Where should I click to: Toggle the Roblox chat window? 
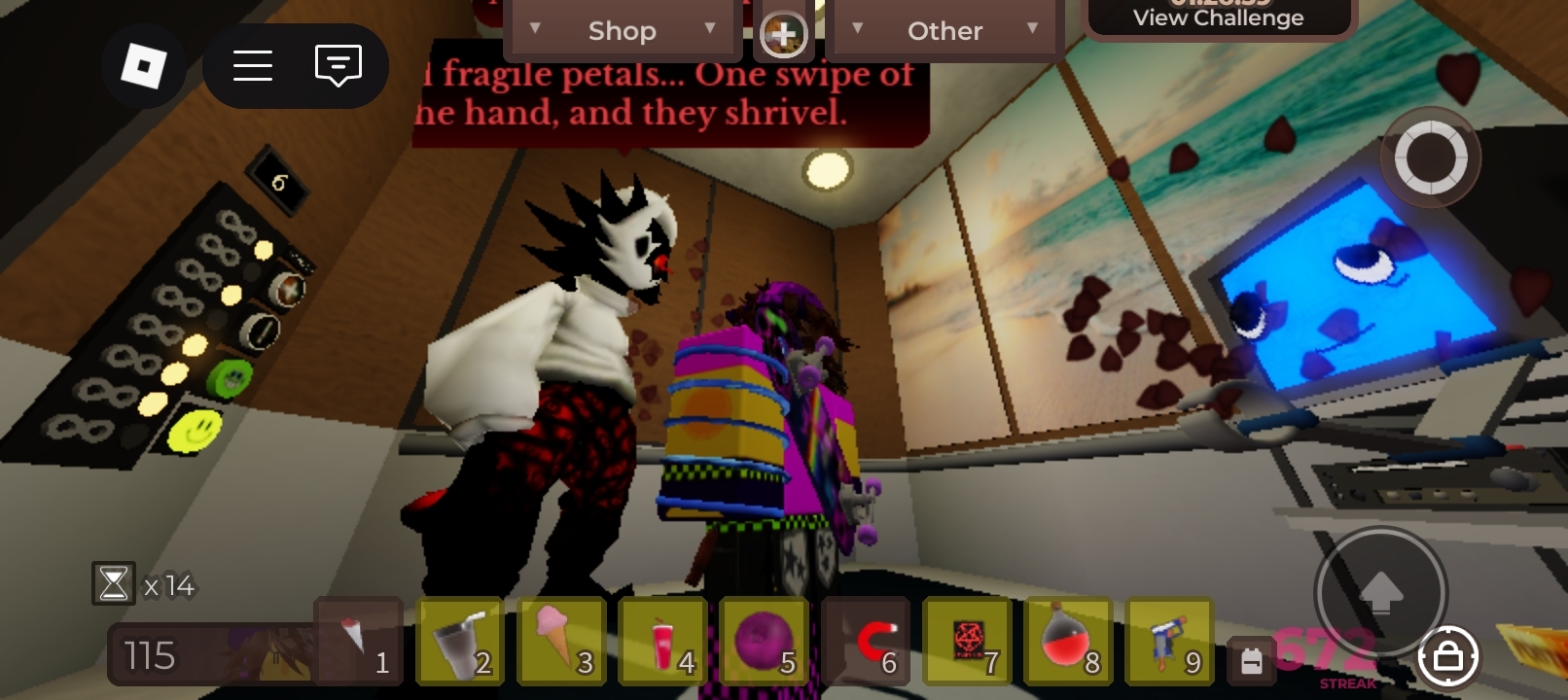(x=338, y=66)
